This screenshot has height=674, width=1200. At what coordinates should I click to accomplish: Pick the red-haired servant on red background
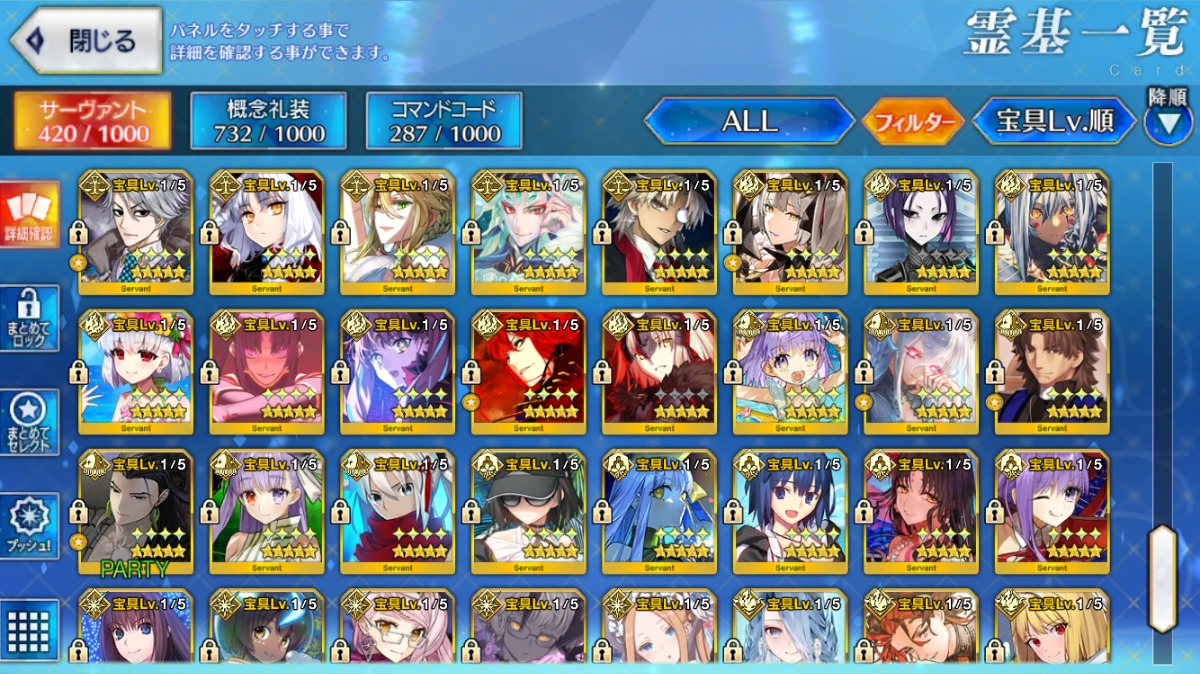tap(528, 371)
